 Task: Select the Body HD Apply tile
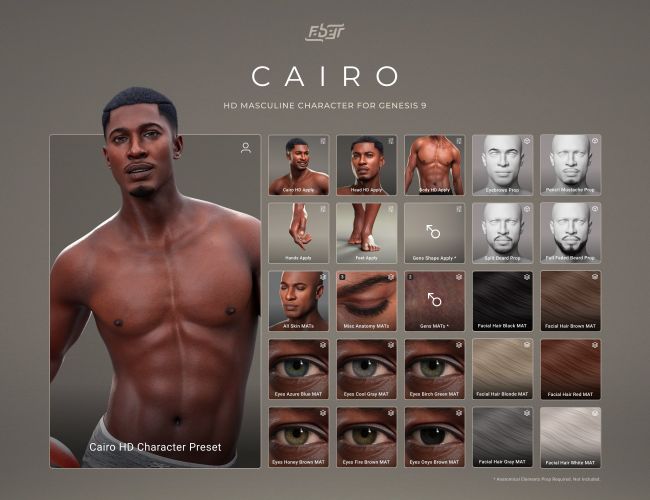[x=434, y=165]
